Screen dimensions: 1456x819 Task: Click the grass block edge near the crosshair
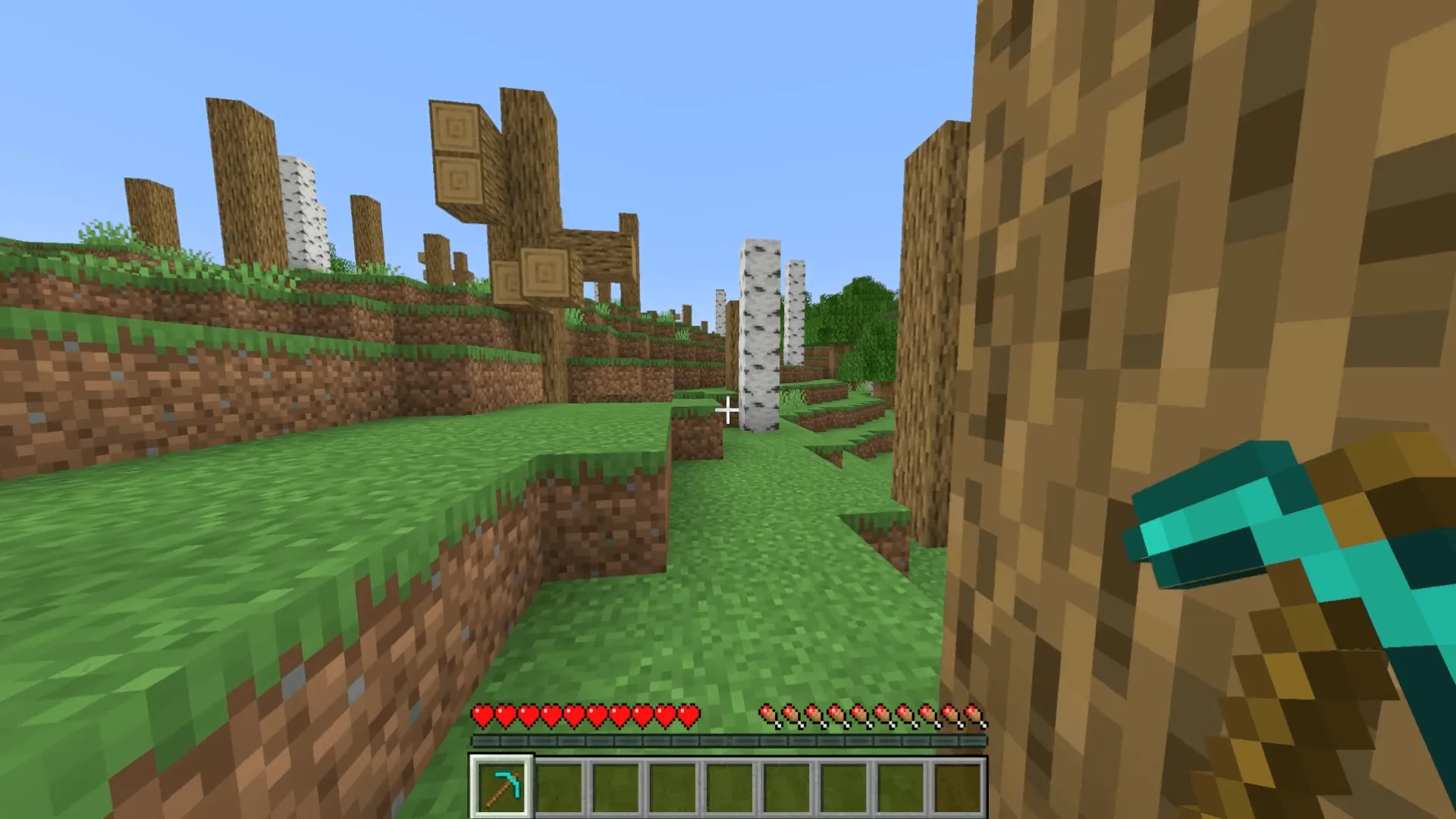[x=694, y=425]
